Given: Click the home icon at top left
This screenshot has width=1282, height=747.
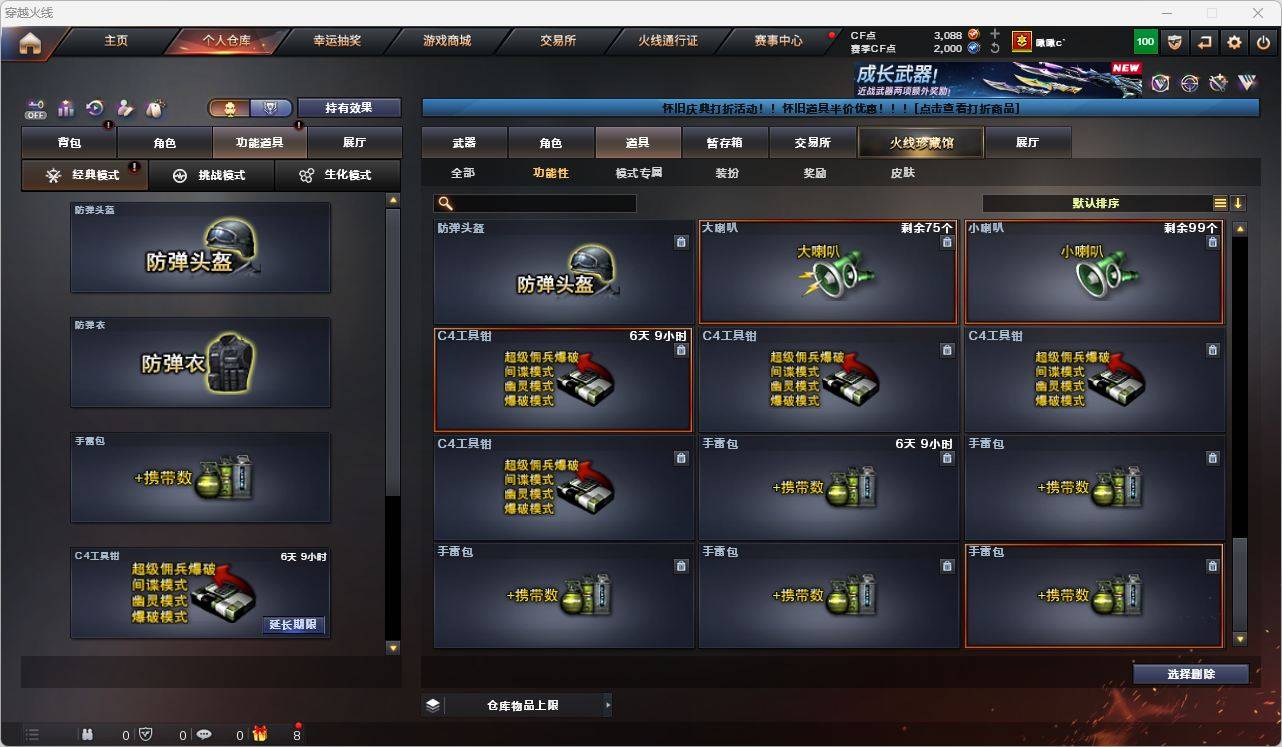Looking at the screenshot, I should pos(30,41).
